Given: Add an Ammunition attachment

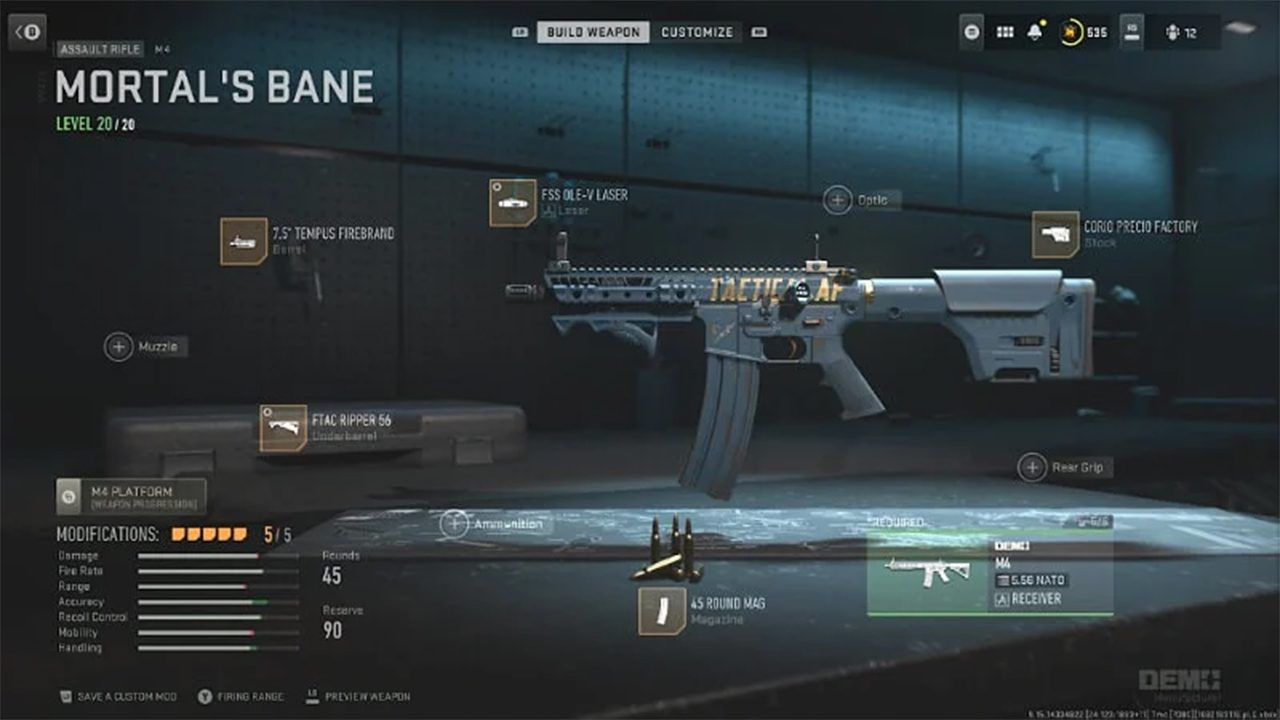Looking at the screenshot, I should click(x=455, y=523).
